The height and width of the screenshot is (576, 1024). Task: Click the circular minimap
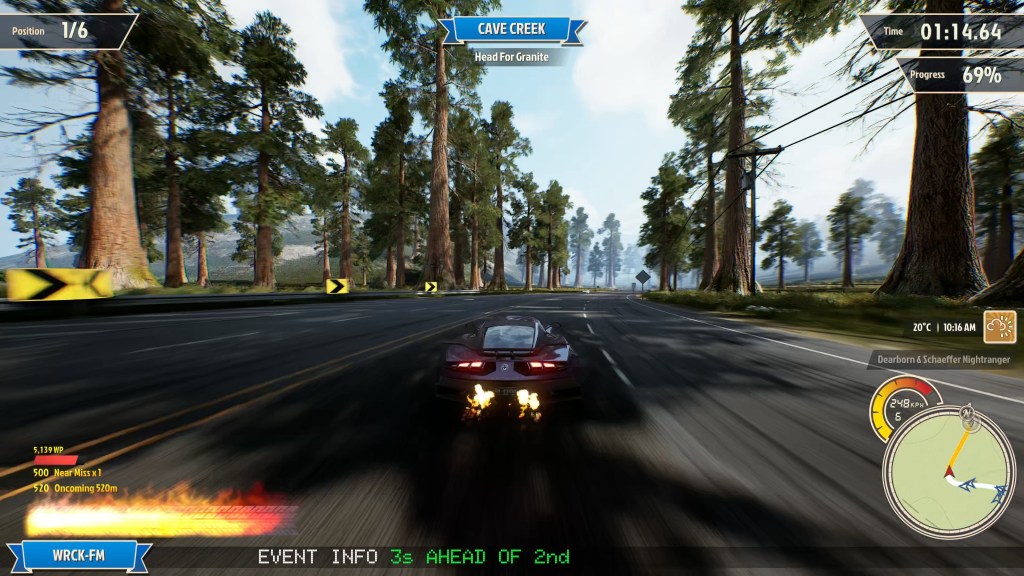949,471
